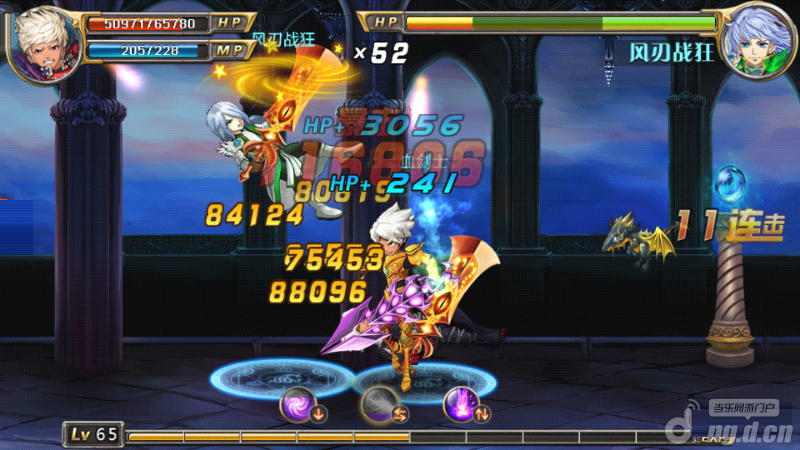
Task: Activate the purple swirl vortex skill
Action: click(x=299, y=405)
